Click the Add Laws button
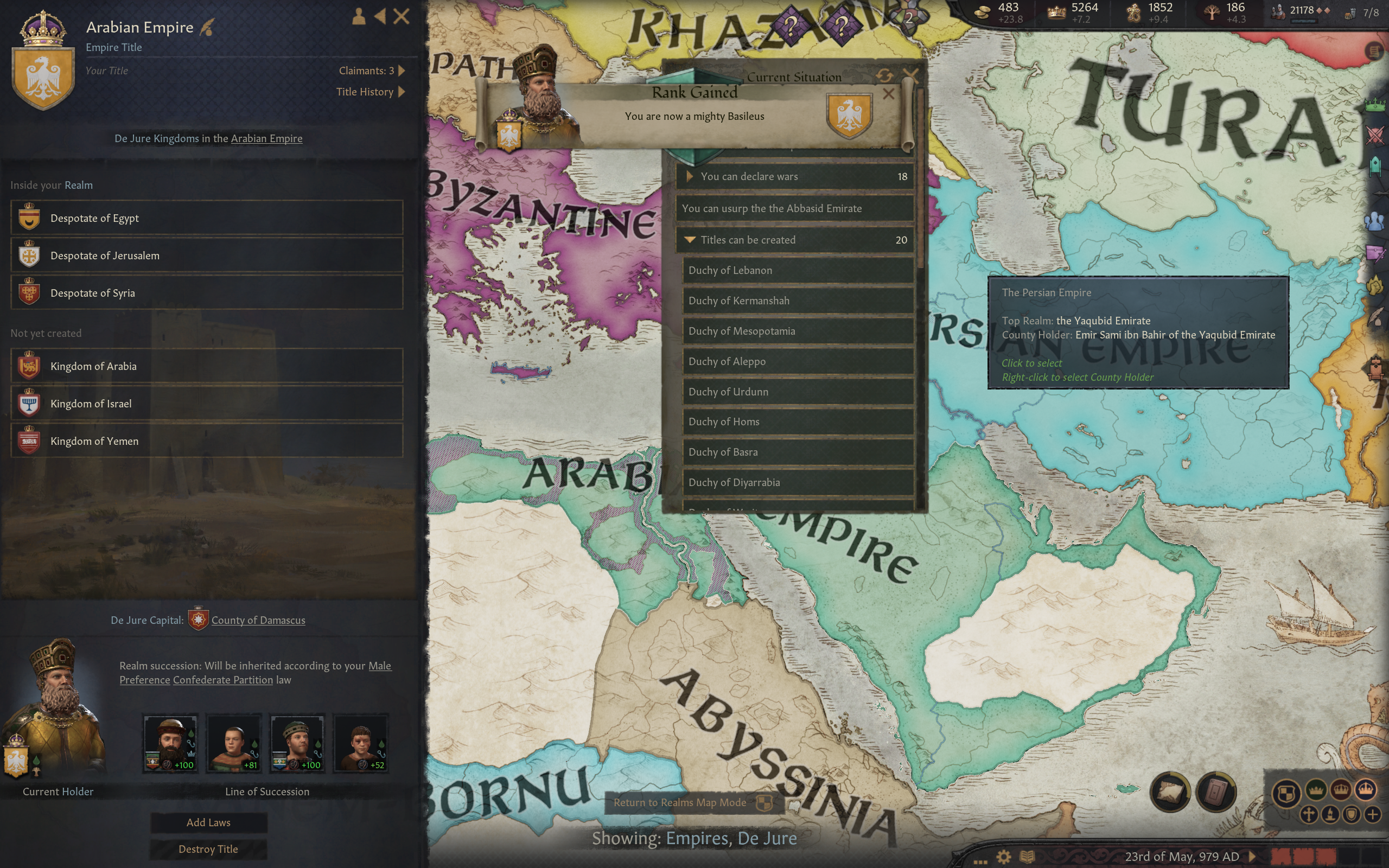The height and width of the screenshot is (868, 1389). coord(208,822)
